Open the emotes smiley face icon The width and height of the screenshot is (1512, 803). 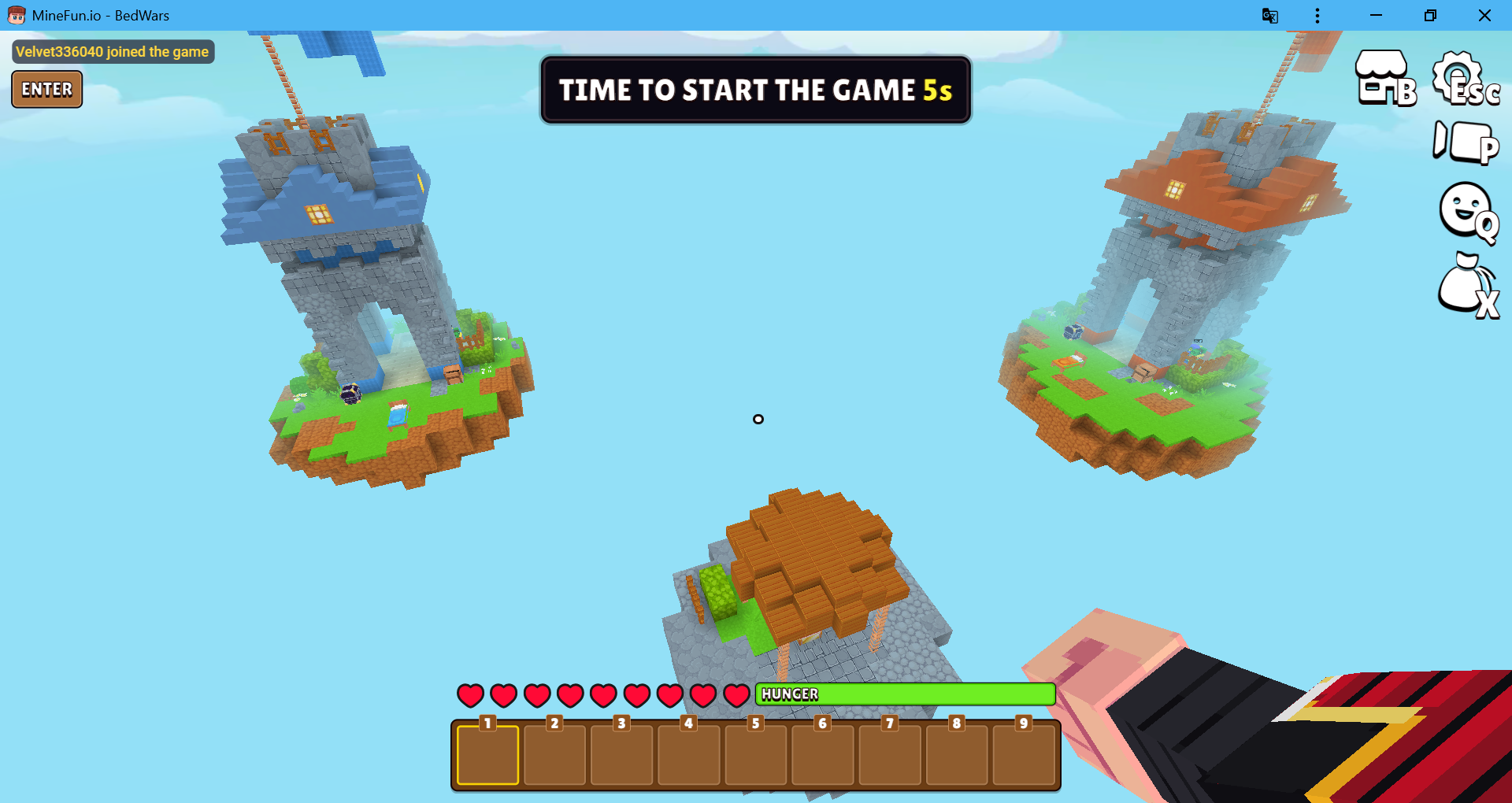point(1466,211)
